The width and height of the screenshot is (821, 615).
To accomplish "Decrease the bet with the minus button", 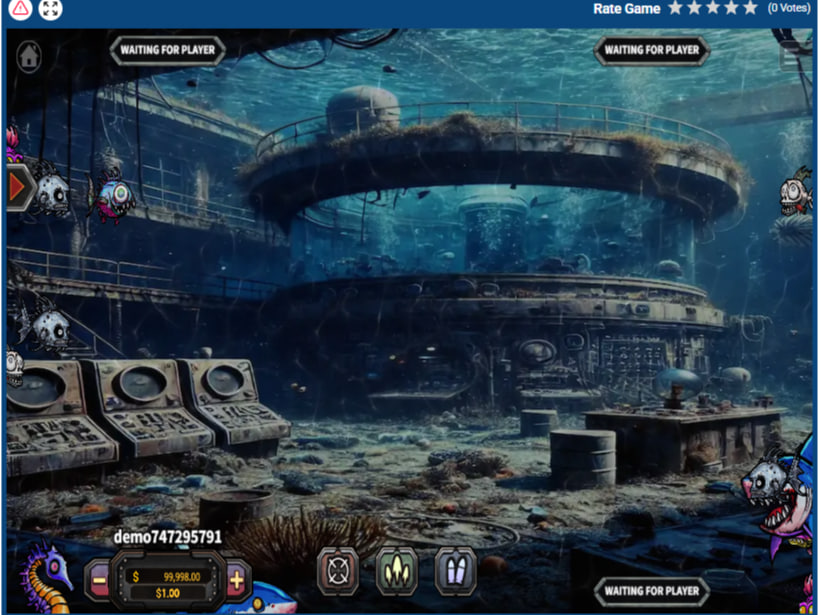I will click(99, 578).
